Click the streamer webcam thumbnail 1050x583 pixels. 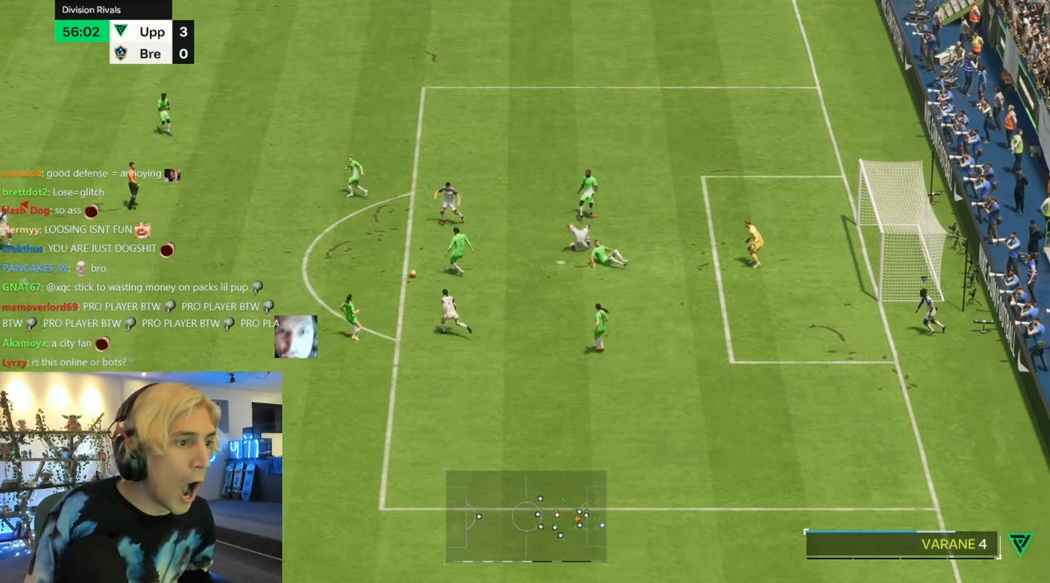click(141, 478)
